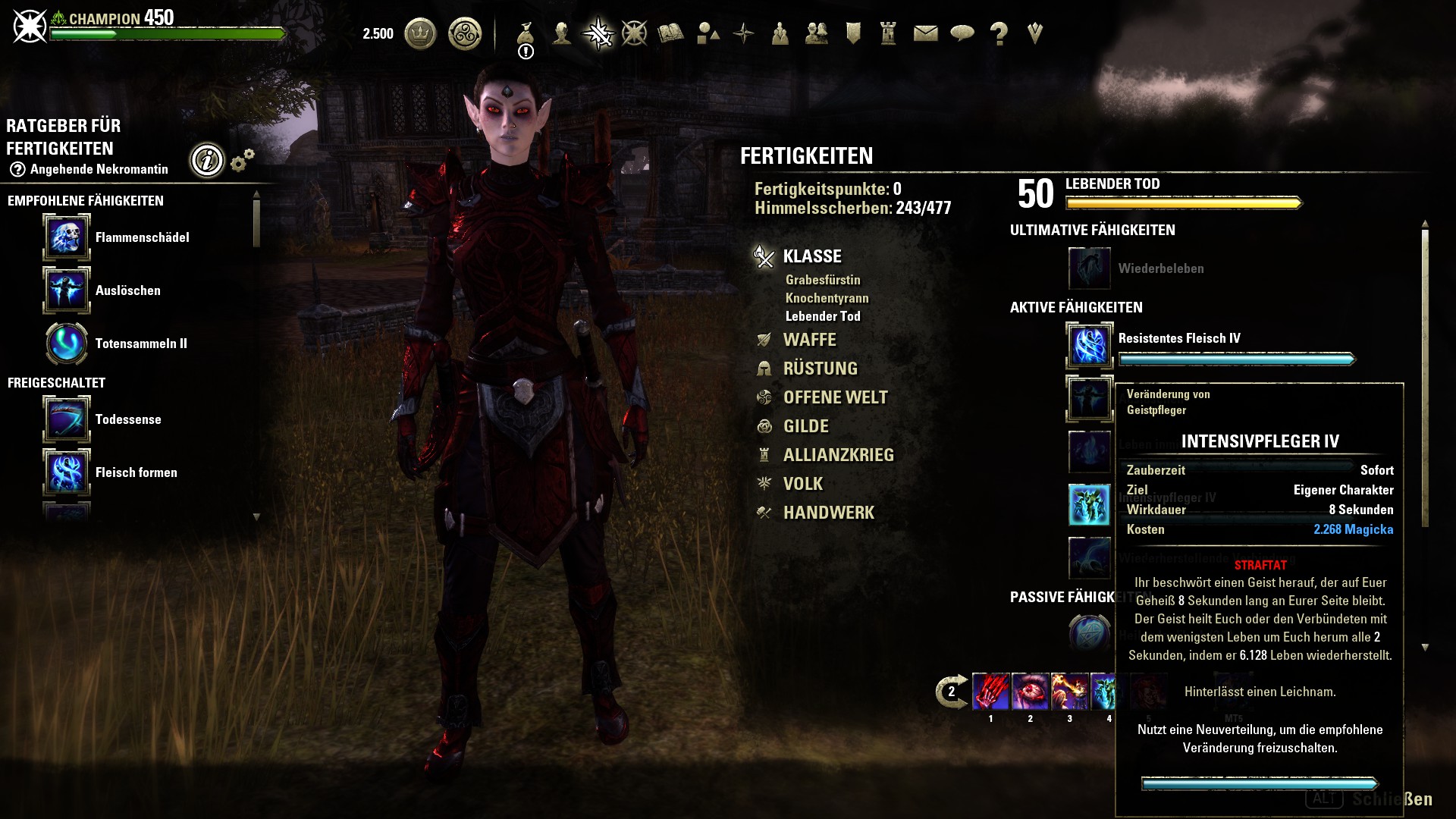Select the Rüstung skill category
This screenshot has width=1456, height=819.
(x=820, y=369)
